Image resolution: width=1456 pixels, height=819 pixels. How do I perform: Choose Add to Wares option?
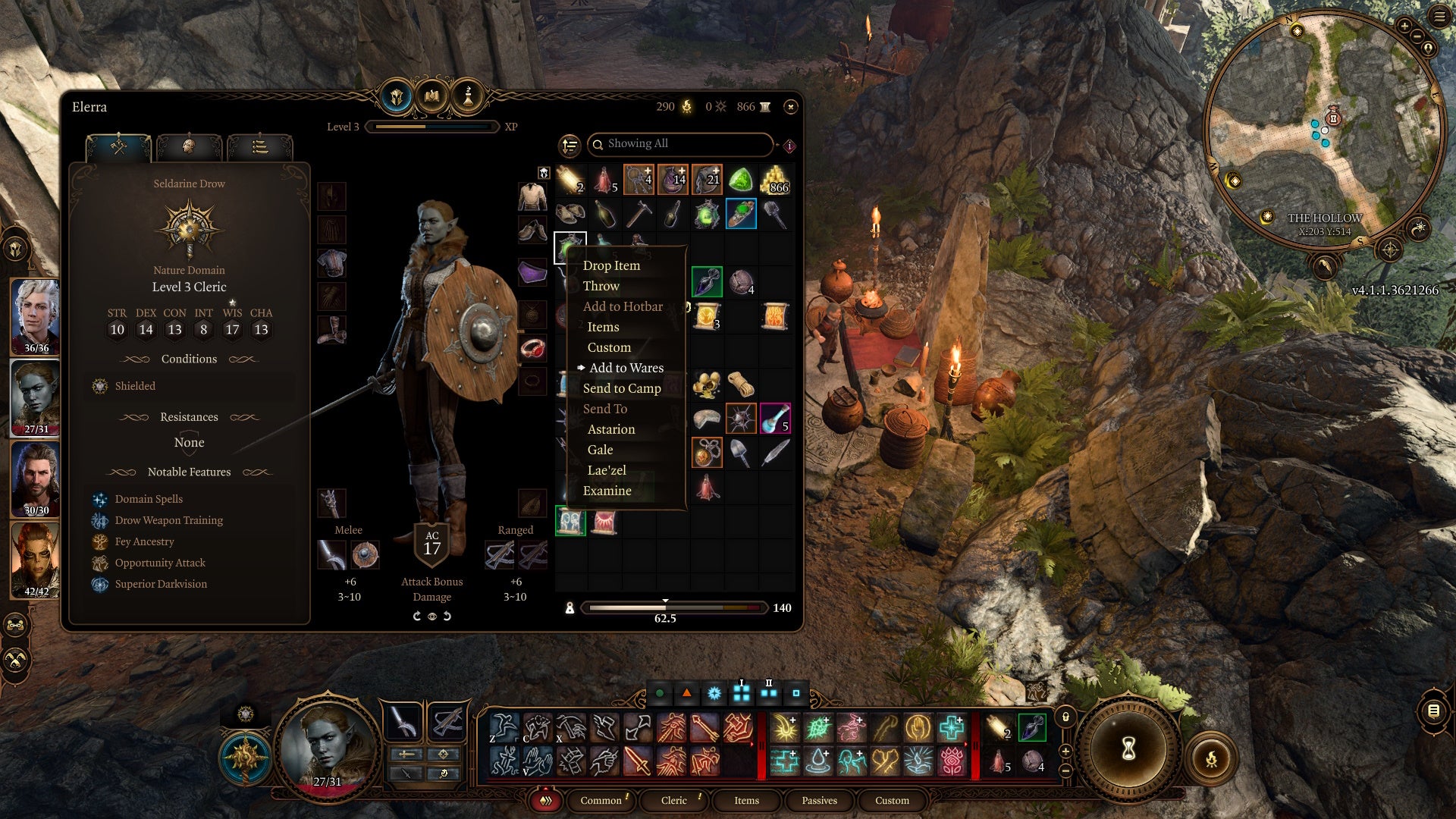[x=626, y=368]
